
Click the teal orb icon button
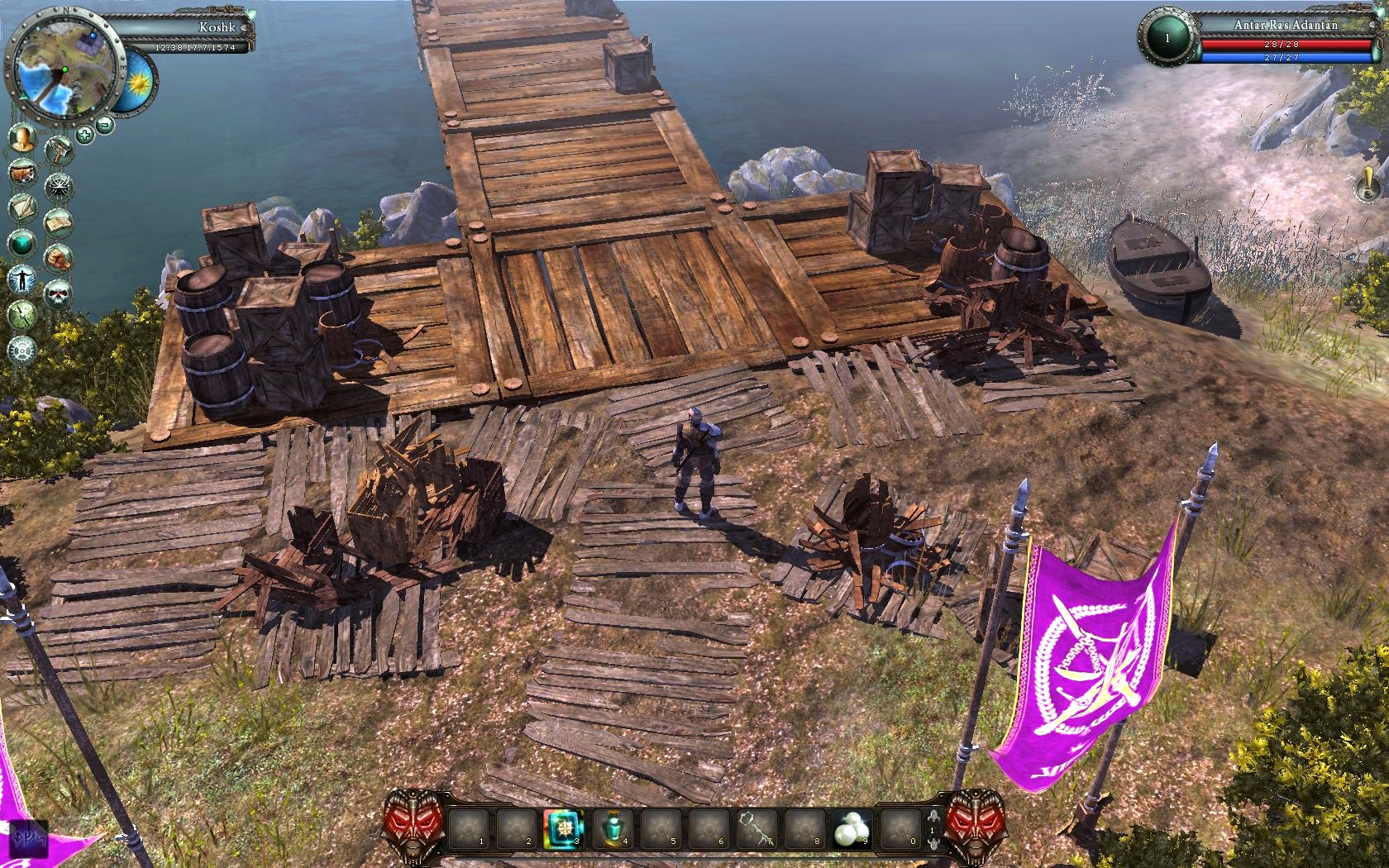(x=22, y=243)
